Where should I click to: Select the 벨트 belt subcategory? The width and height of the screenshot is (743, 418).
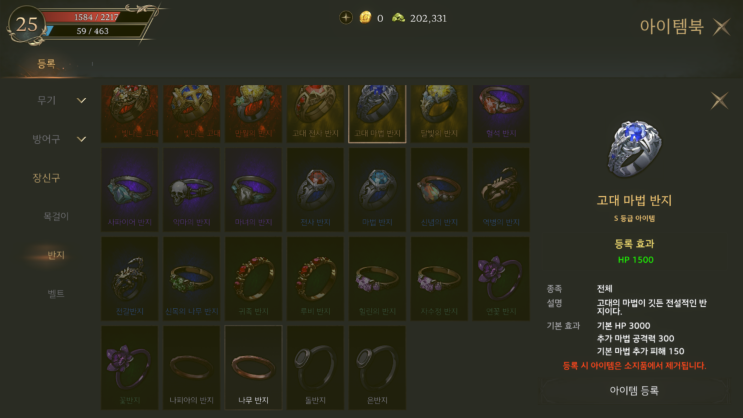click(56, 293)
